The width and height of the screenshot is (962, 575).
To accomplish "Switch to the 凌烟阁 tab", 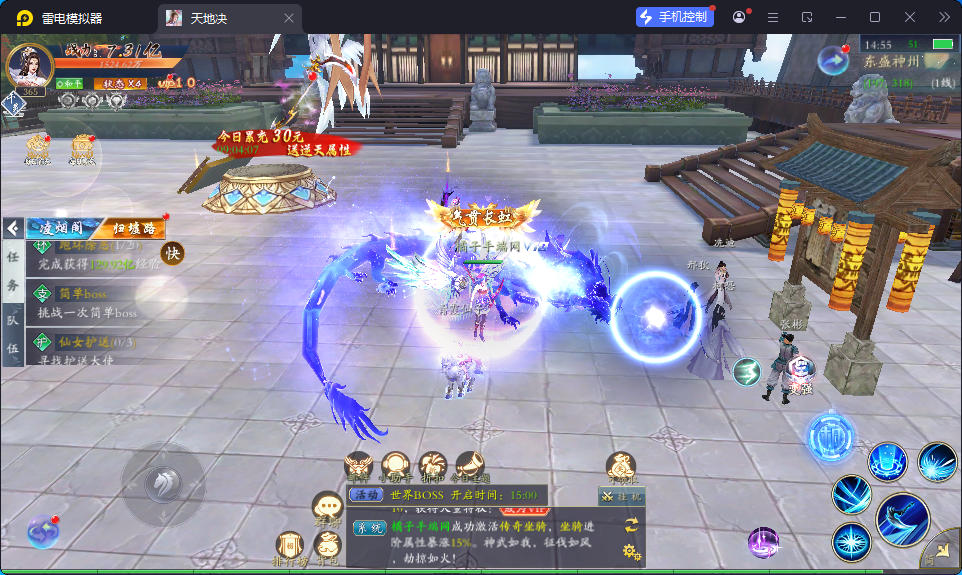I will (60, 227).
